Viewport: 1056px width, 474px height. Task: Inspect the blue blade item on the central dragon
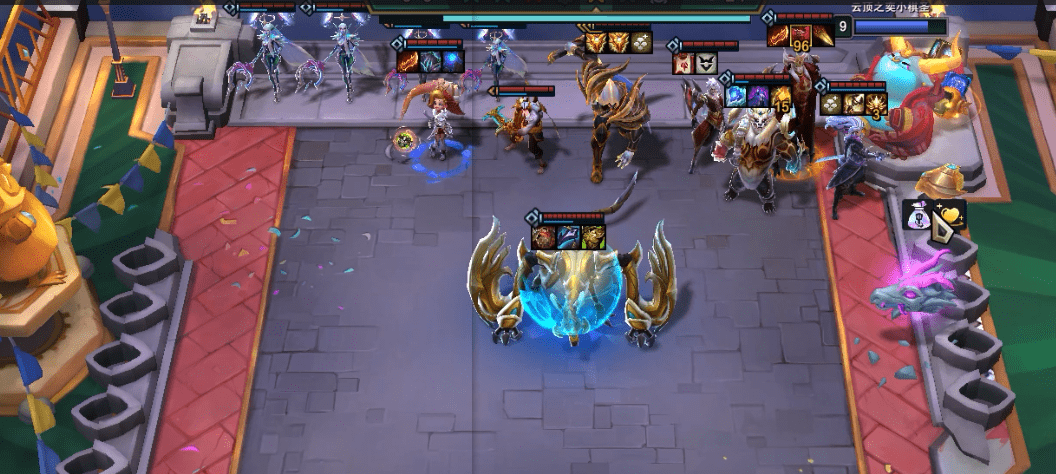[569, 238]
